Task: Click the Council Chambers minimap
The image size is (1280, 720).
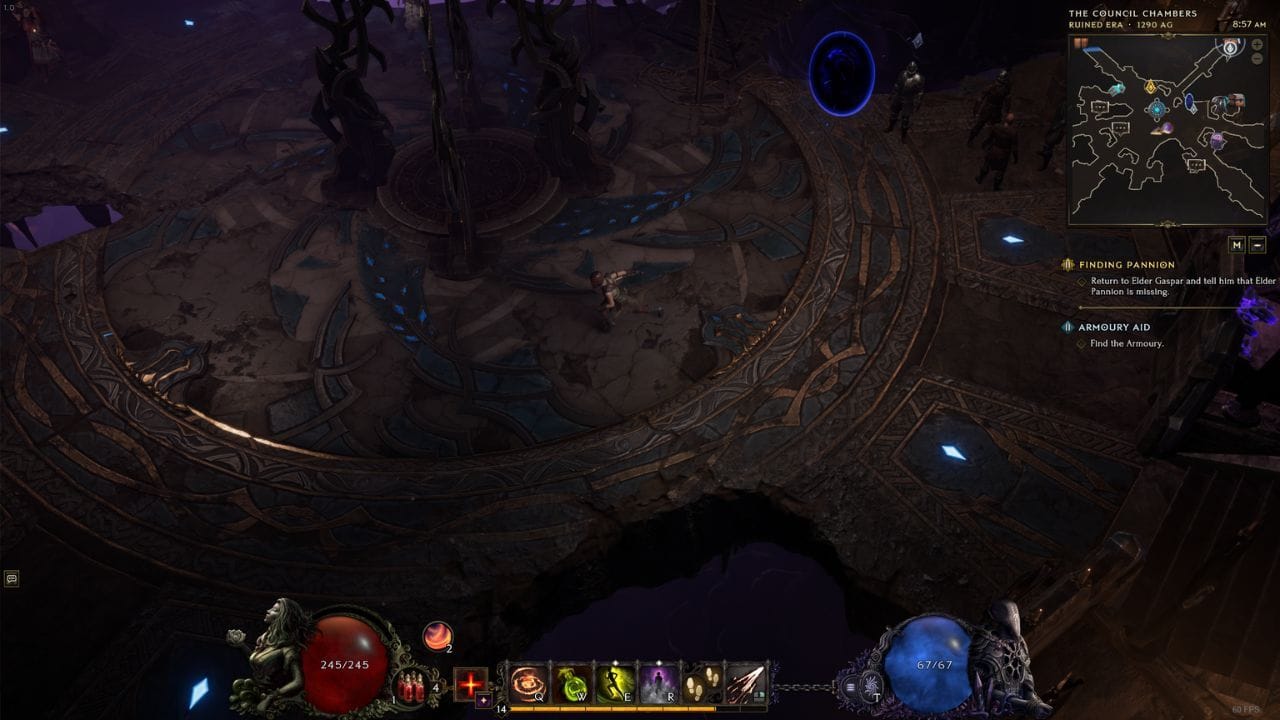Action: point(1168,130)
